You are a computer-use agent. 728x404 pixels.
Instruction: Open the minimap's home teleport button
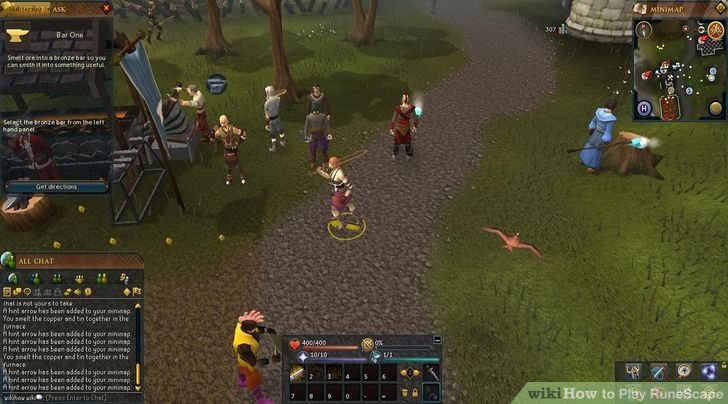645,107
